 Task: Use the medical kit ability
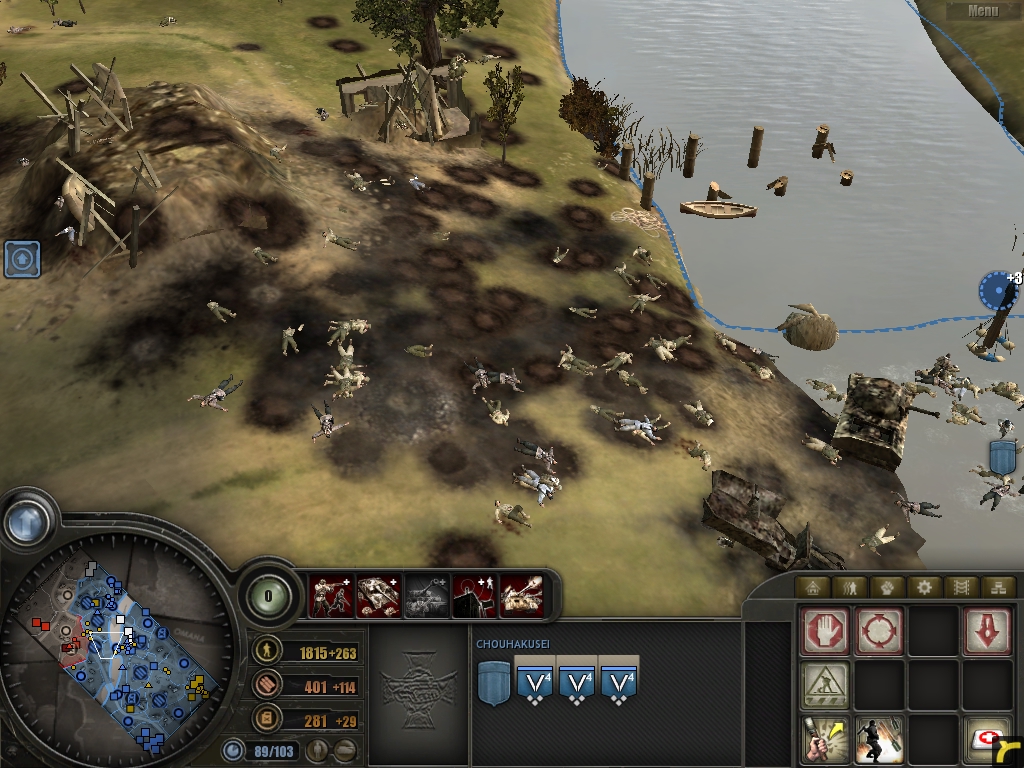coord(987,740)
